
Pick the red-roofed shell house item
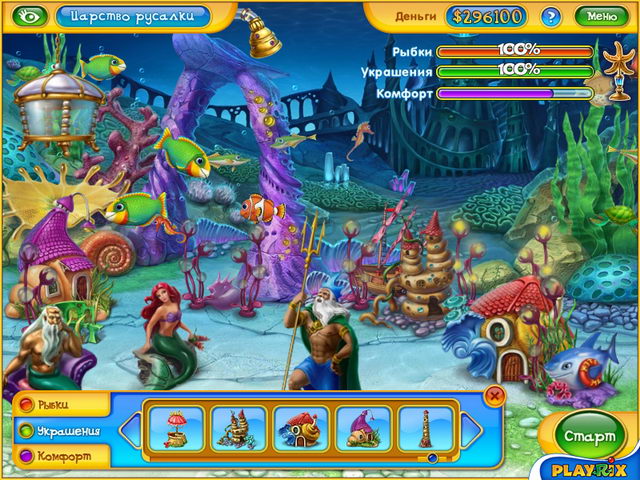[301, 428]
